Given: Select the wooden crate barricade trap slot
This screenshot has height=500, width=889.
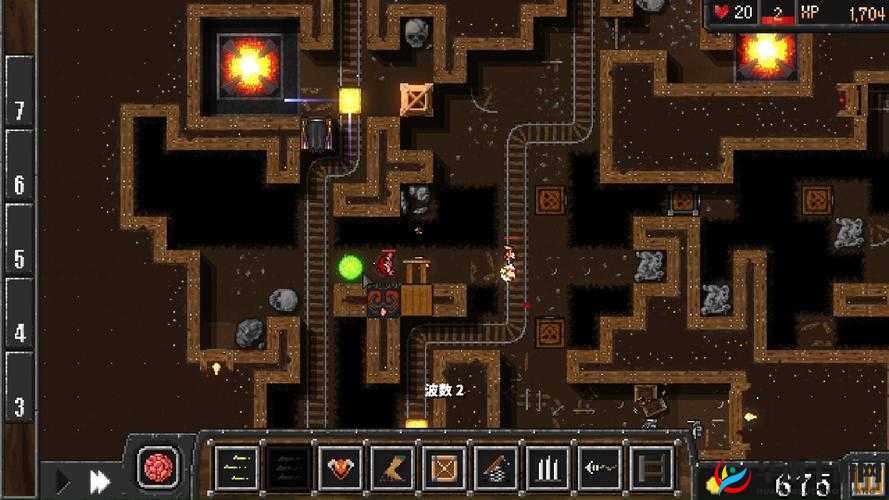Looking at the screenshot, I should pyautogui.click(x=443, y=466).
